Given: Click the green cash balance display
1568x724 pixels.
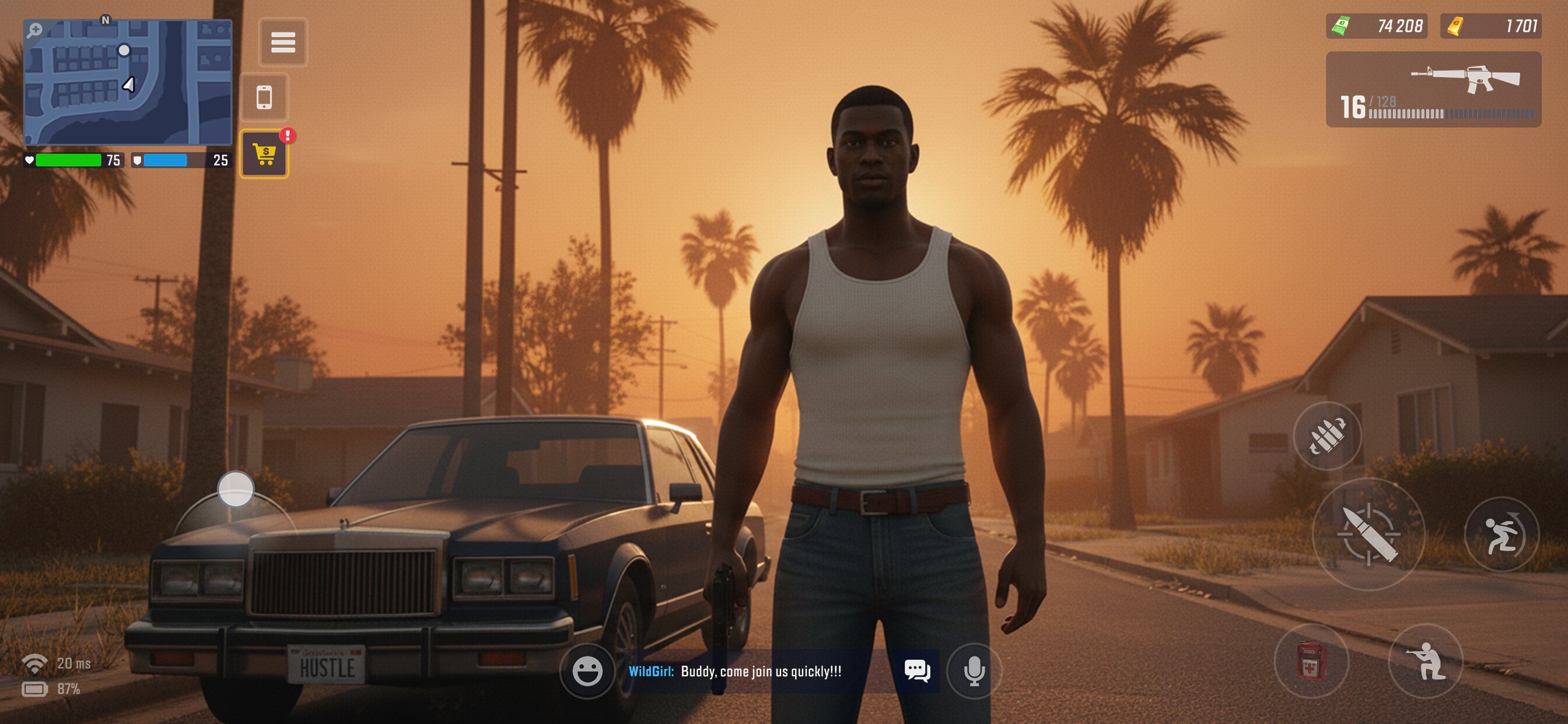Looking at the screenshot, I should tap(1376, 26).
